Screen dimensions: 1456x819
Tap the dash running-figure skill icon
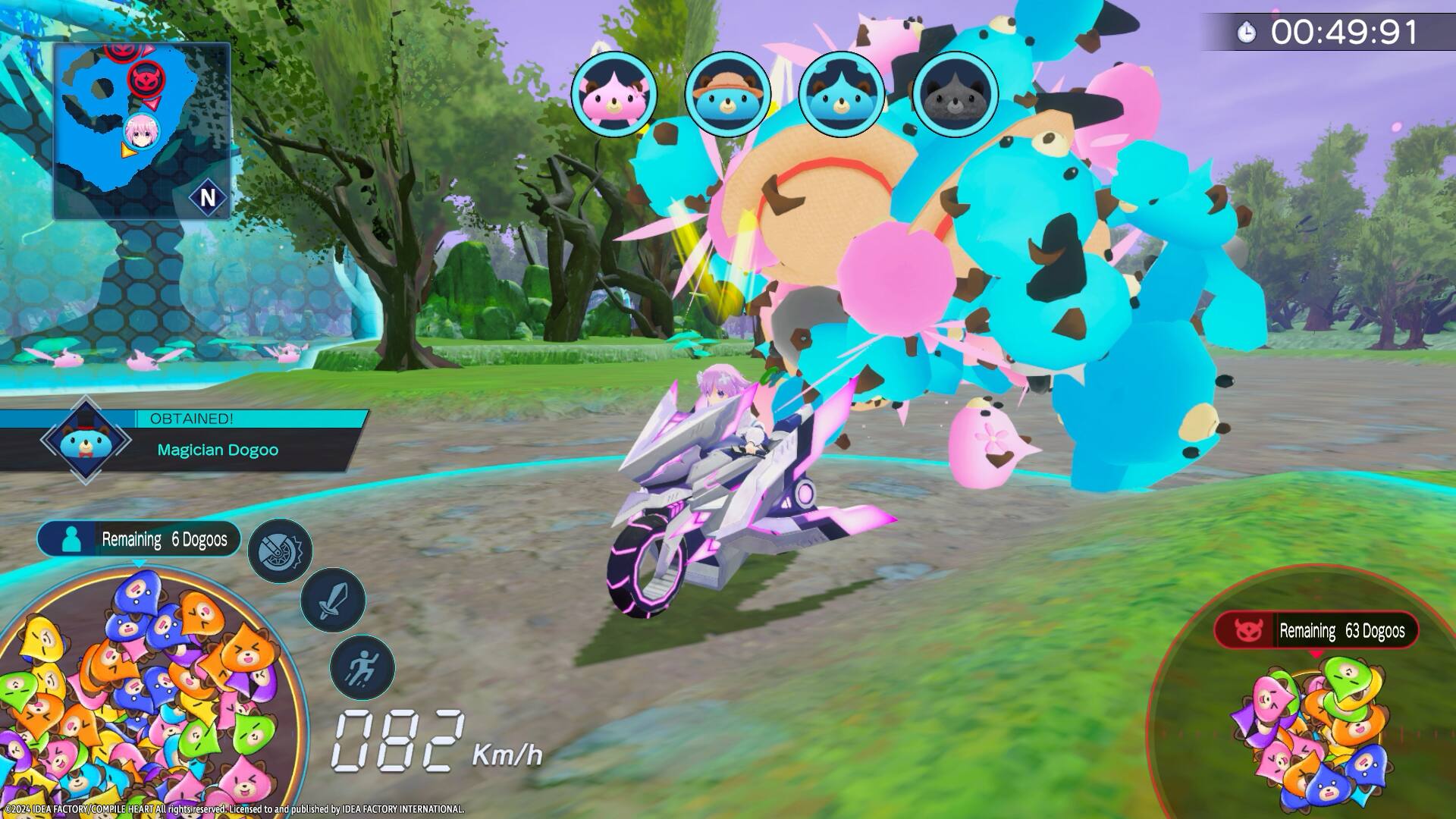click(x=362, y=665)
